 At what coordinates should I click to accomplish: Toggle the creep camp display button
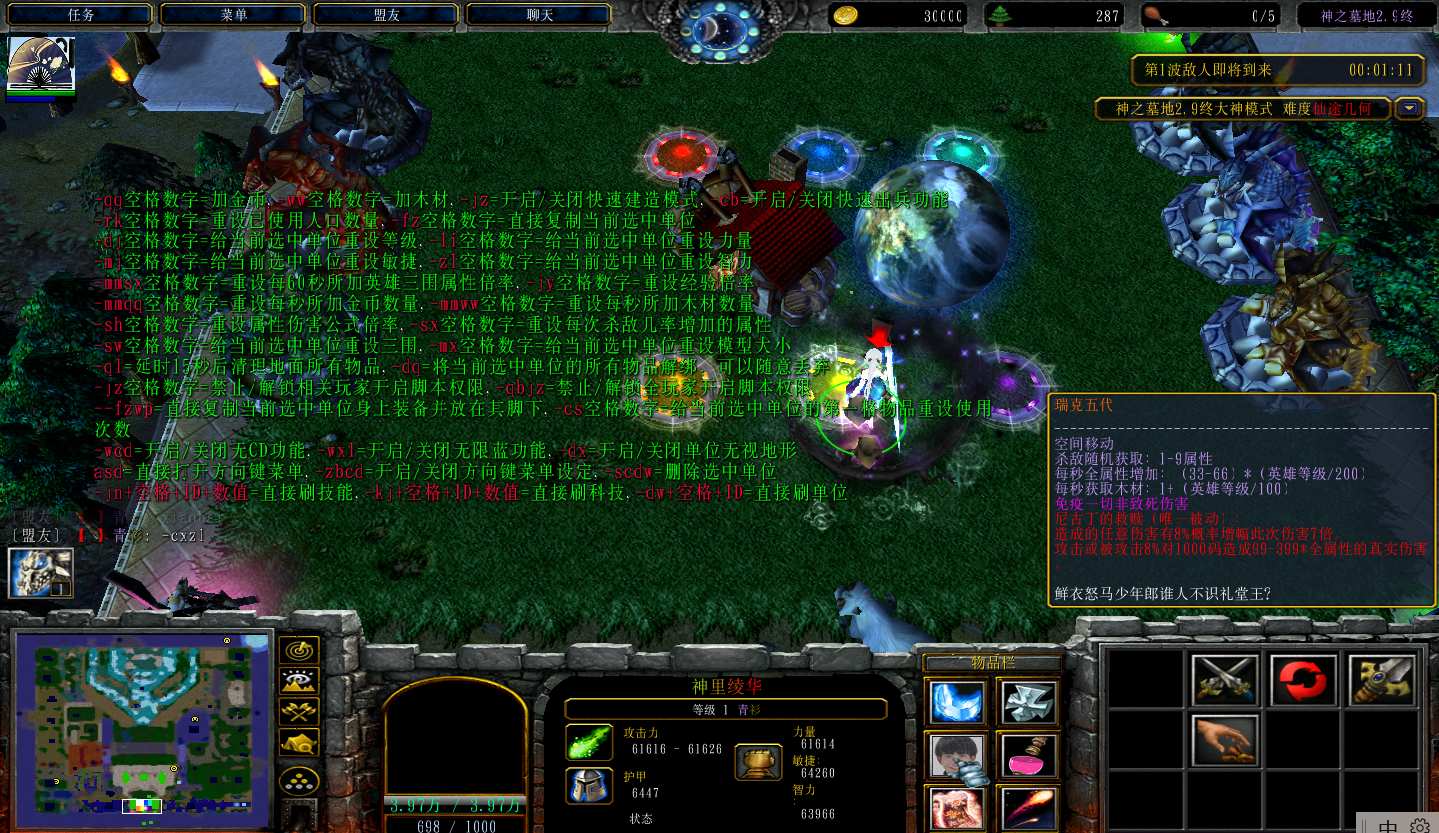[298, 742]
